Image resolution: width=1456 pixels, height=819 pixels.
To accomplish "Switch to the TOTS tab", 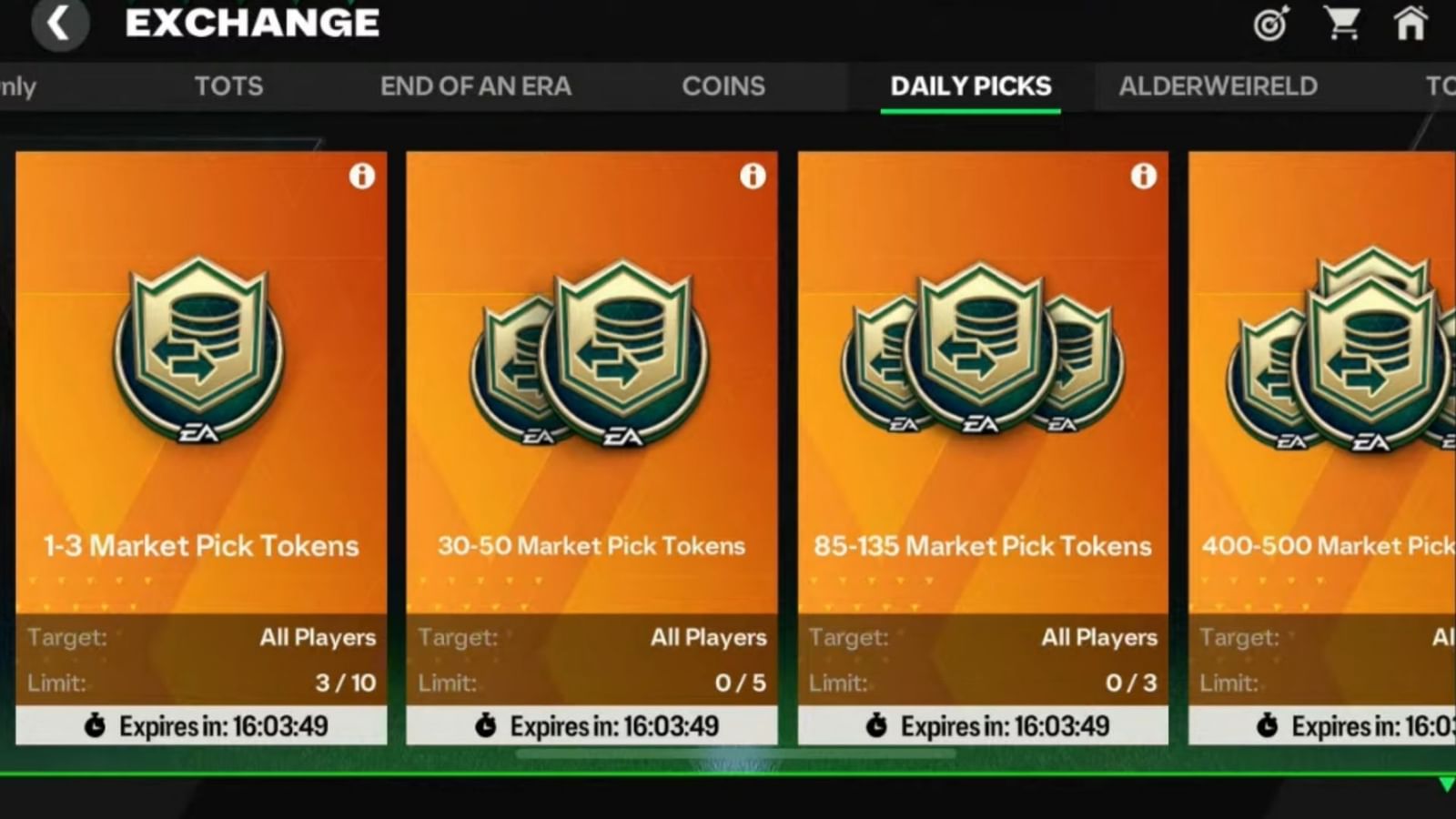I will coord(227,86).
